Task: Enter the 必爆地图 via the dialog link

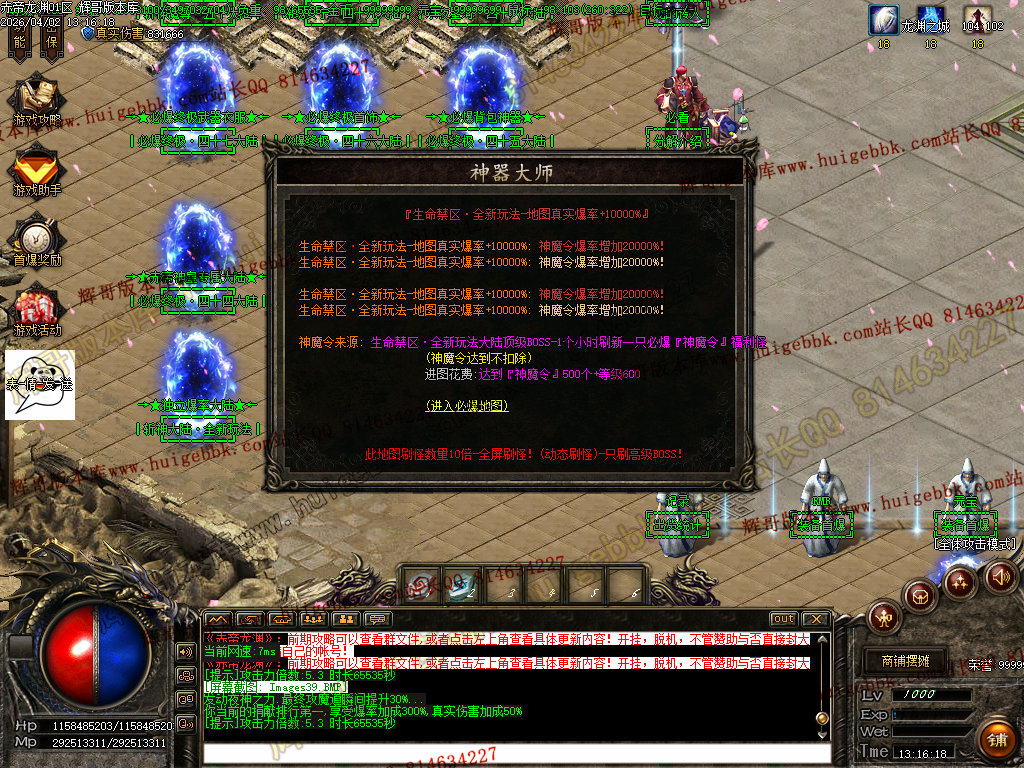Action: [467, 406]
